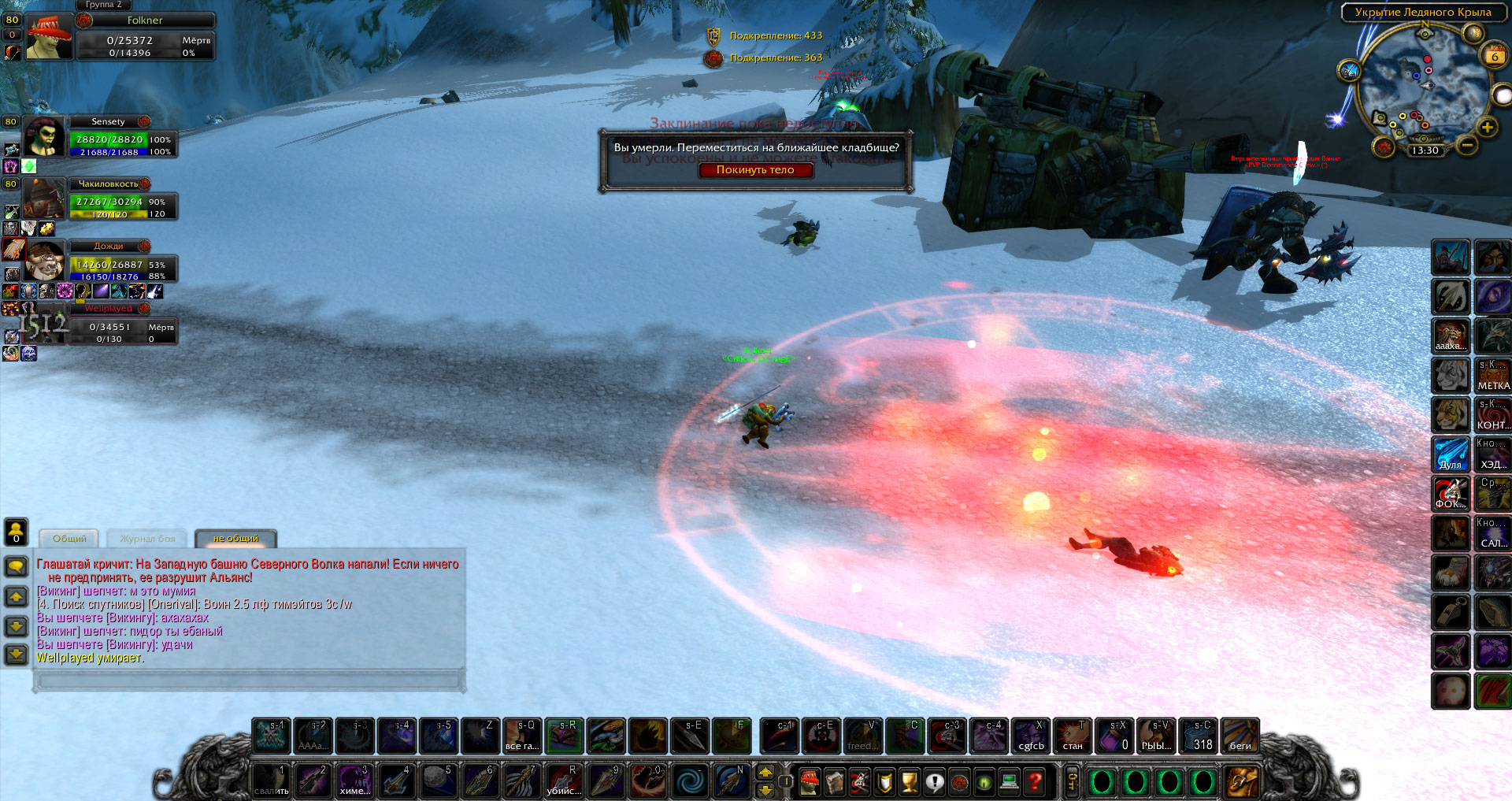The height and width of the screenshot is (801, 1512).
Task: Open the character info portrait micro button
Action: point(809,781)
